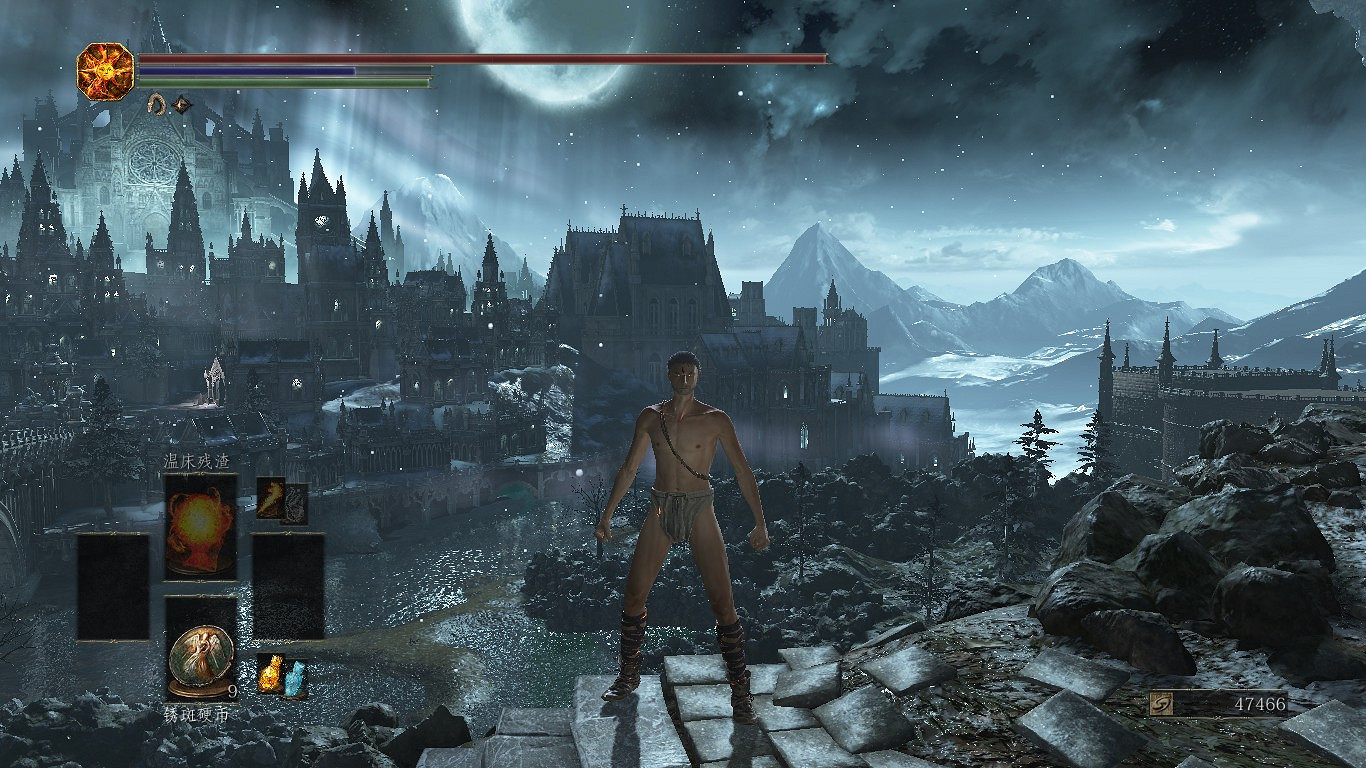The height and width of the screenshot is (768, 1366).
Task: Select the orange Estus Flask icon
Action: (271, 675)
